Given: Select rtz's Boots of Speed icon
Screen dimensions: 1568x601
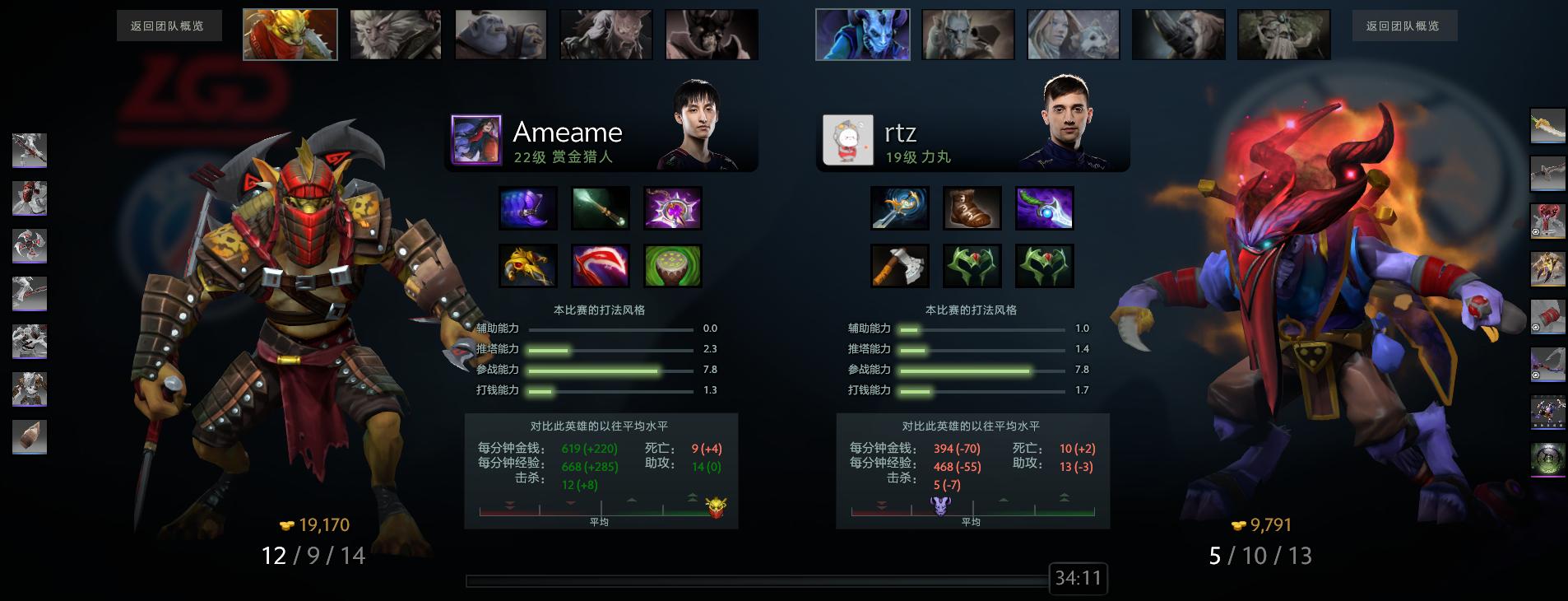Looking at the screenshot, I should pos(972,207).
